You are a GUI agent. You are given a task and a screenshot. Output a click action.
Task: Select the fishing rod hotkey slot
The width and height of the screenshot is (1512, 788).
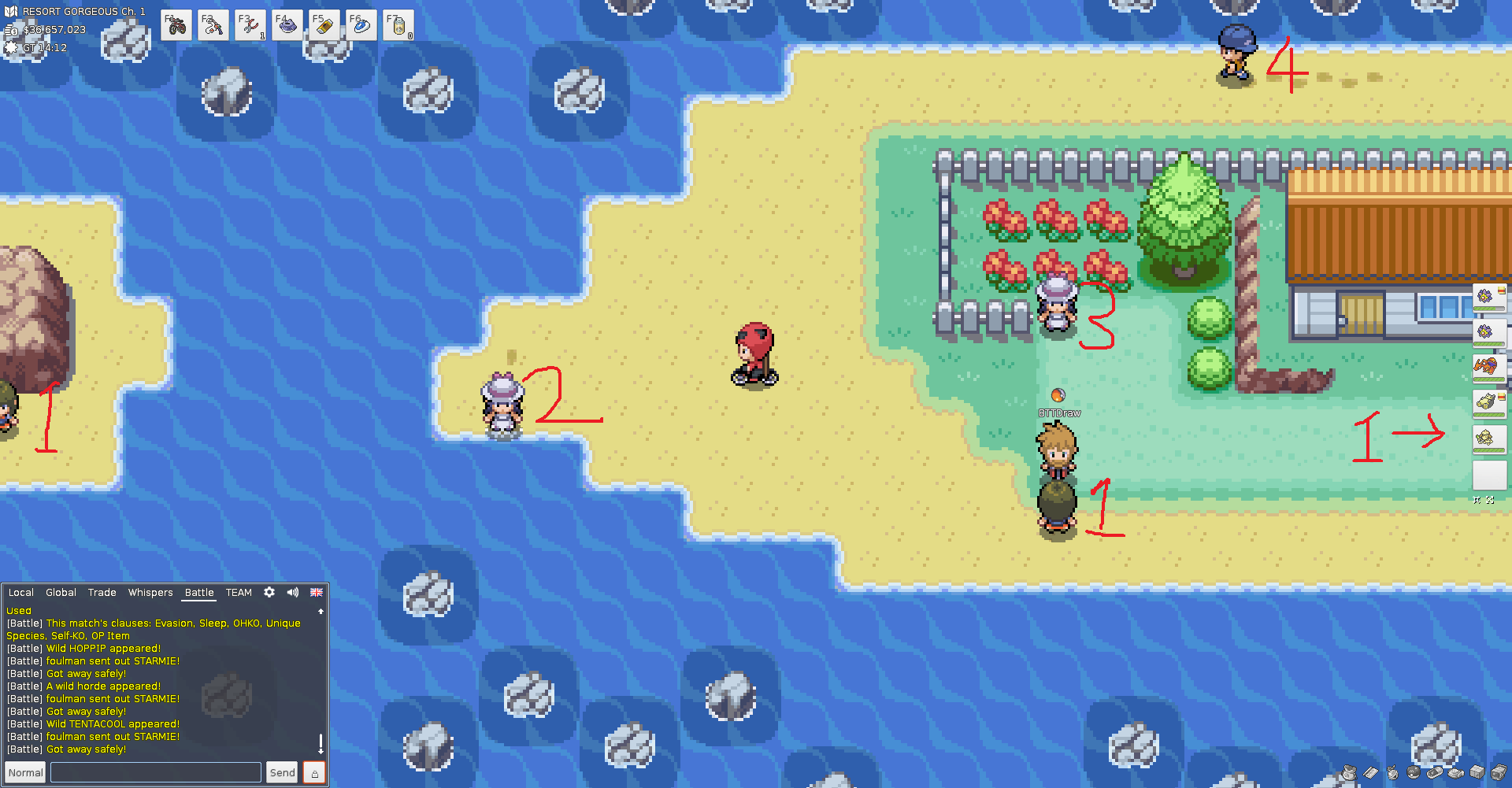(x=213, y=26)
